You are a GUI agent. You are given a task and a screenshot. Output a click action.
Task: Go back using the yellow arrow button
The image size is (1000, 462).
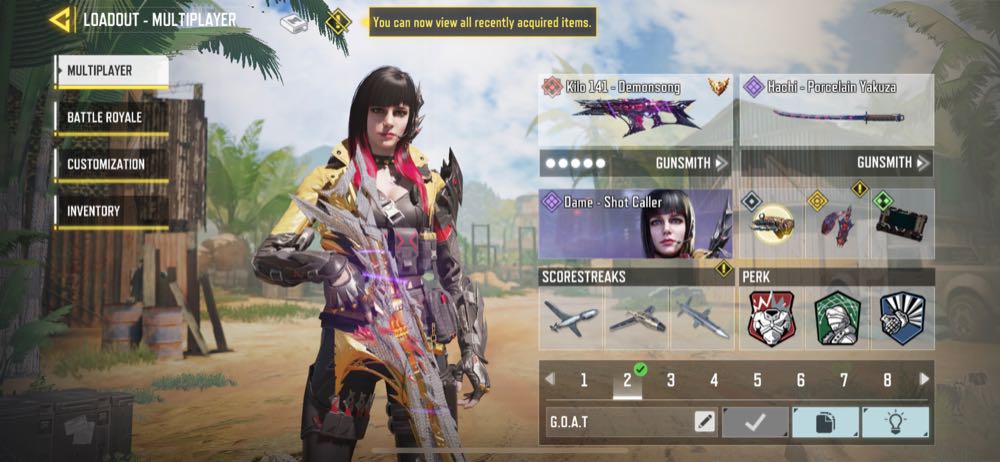(x=61, y=19)
